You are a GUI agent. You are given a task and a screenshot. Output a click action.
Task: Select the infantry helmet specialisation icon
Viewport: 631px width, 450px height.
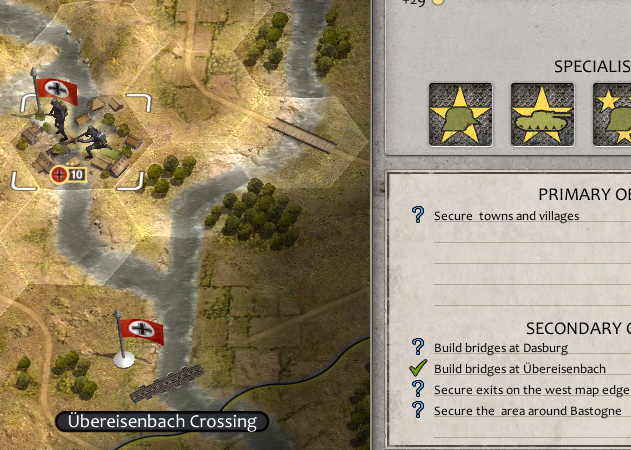(460, 113)
